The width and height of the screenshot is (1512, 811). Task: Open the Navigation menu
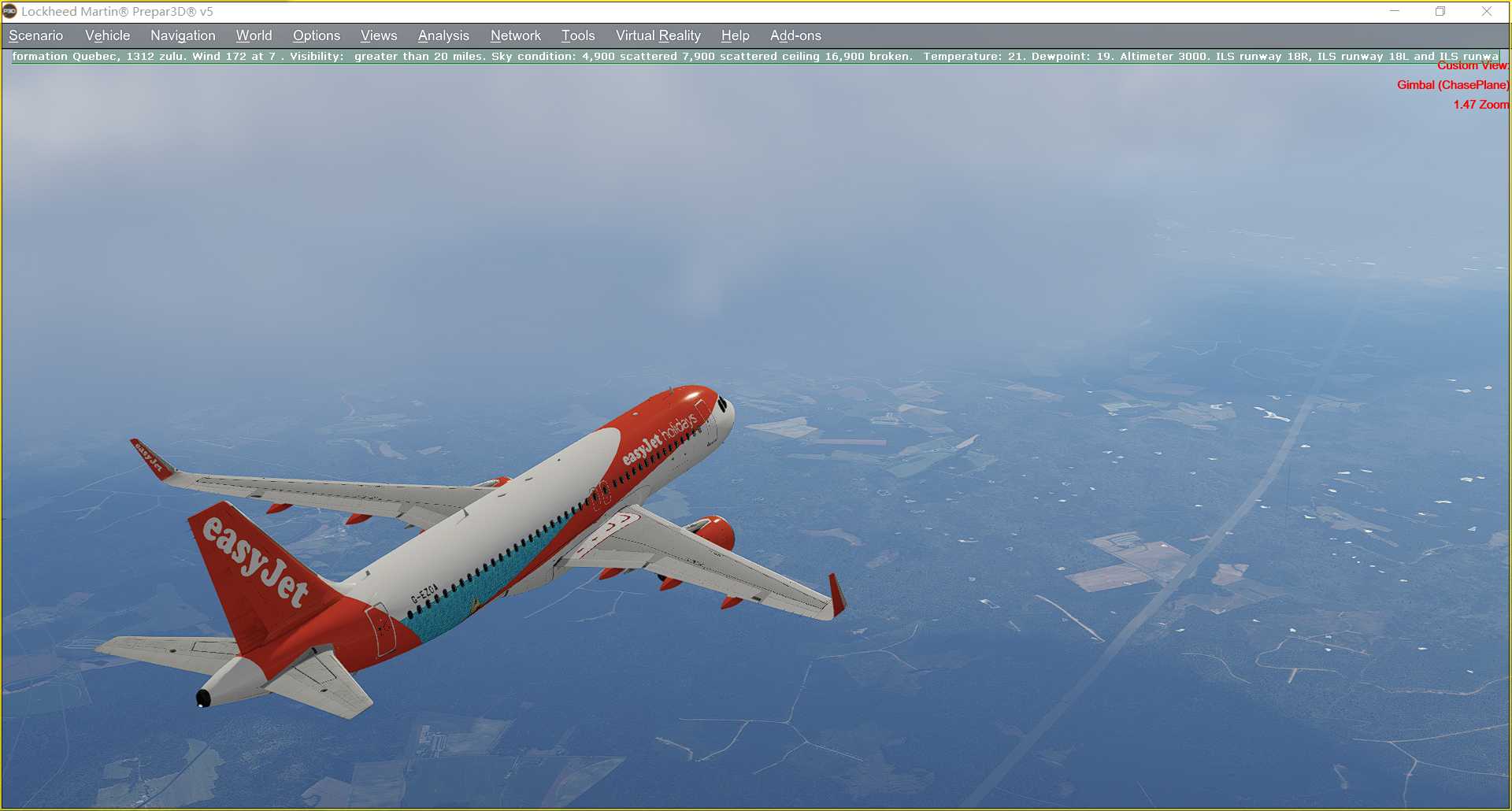[x=182, y=35]
